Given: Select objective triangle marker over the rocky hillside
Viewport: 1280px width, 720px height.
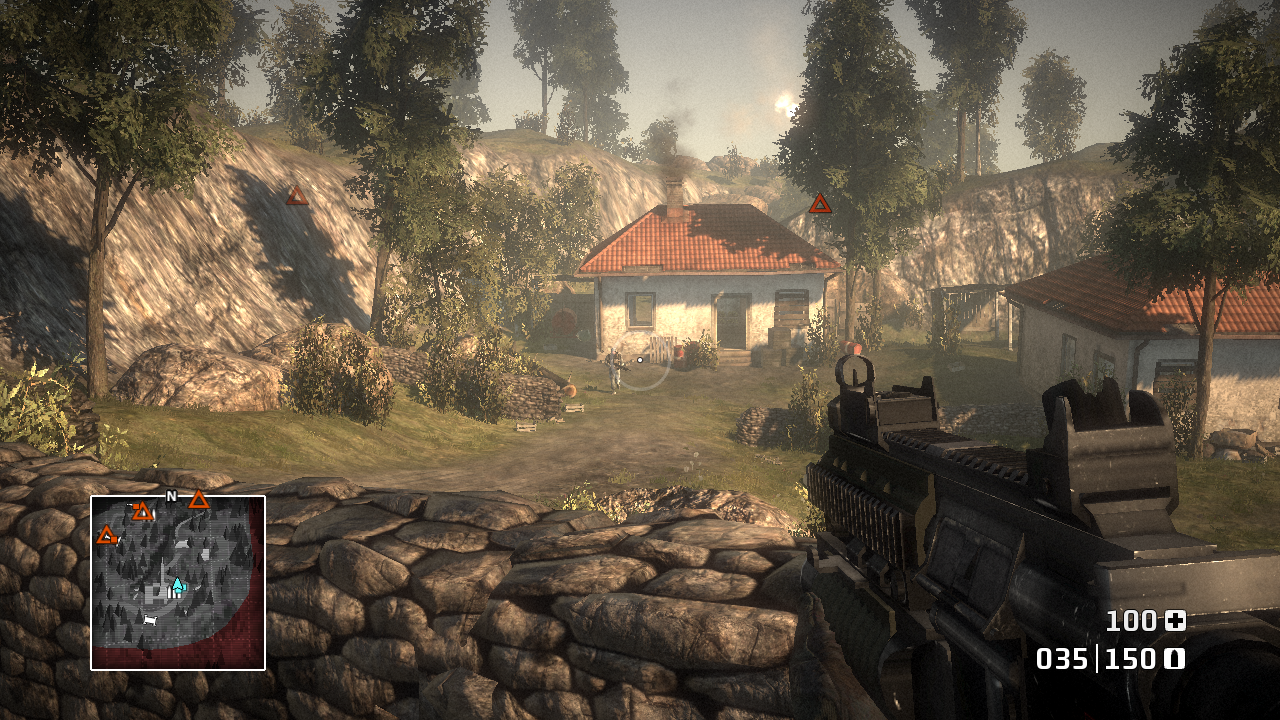Looking at the screenshot, I should pos(297,196).
